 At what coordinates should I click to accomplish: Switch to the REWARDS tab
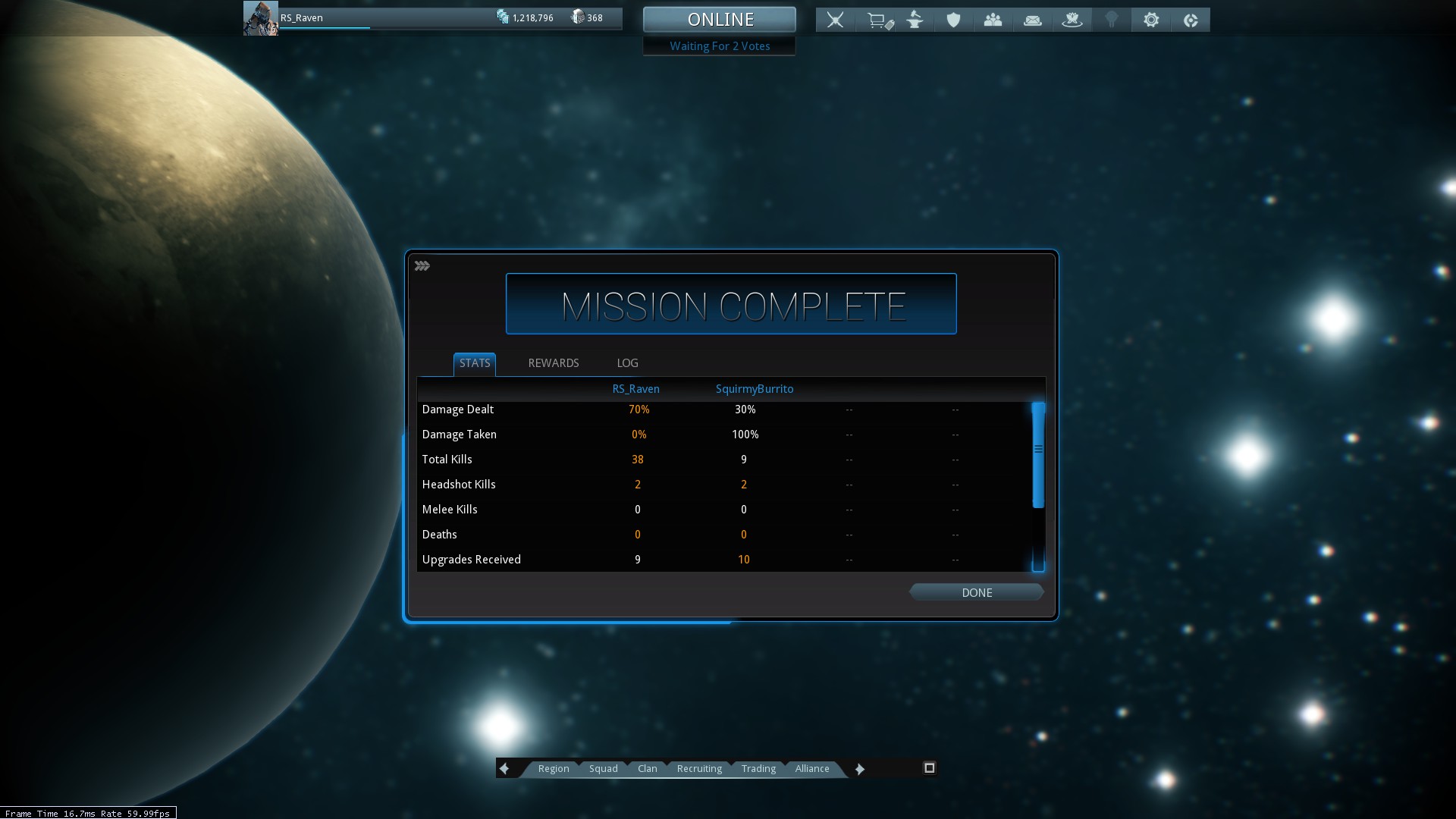[x=553, y=363]
